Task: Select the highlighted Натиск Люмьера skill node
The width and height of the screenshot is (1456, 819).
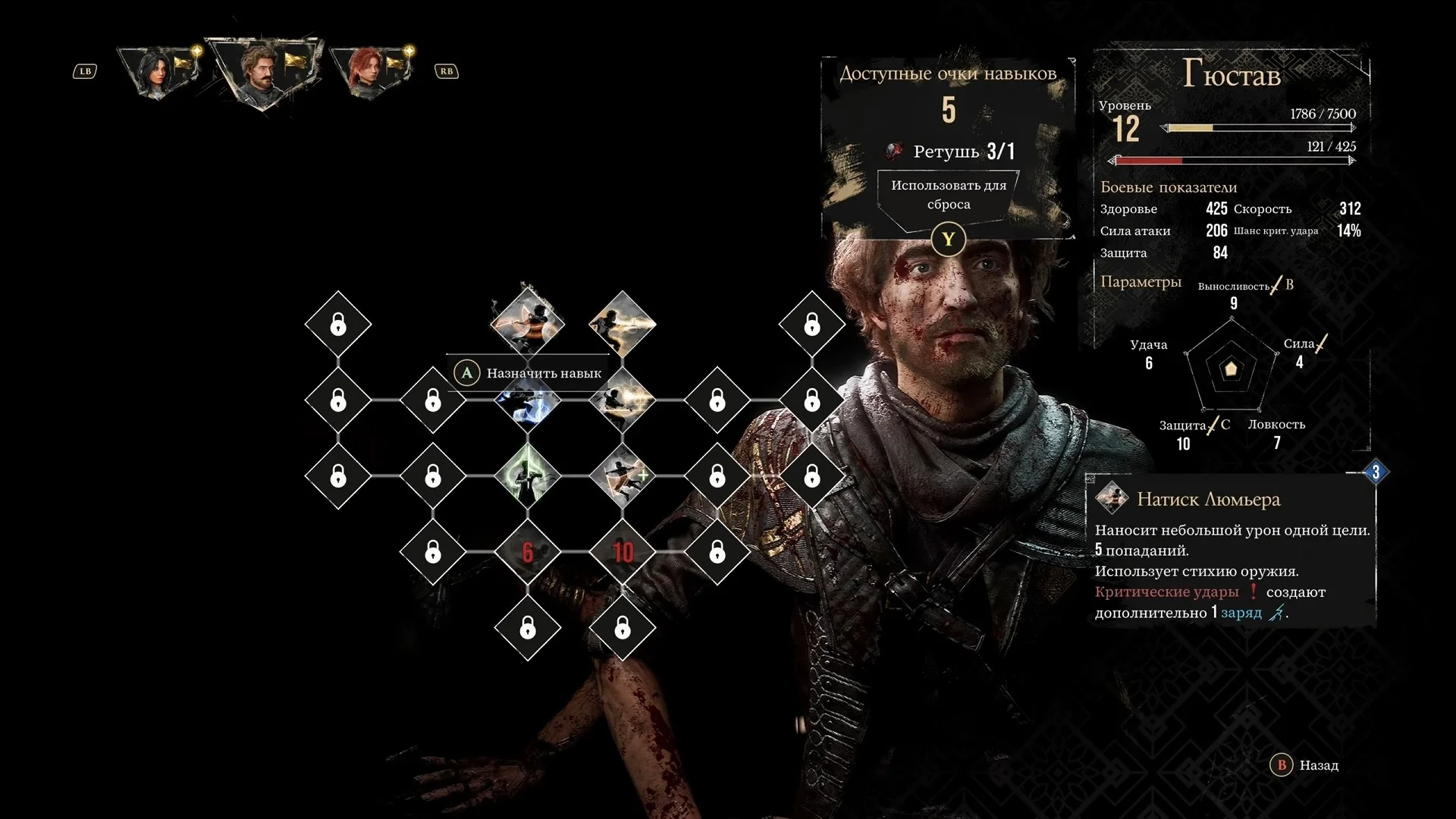Action: point(528,322)
